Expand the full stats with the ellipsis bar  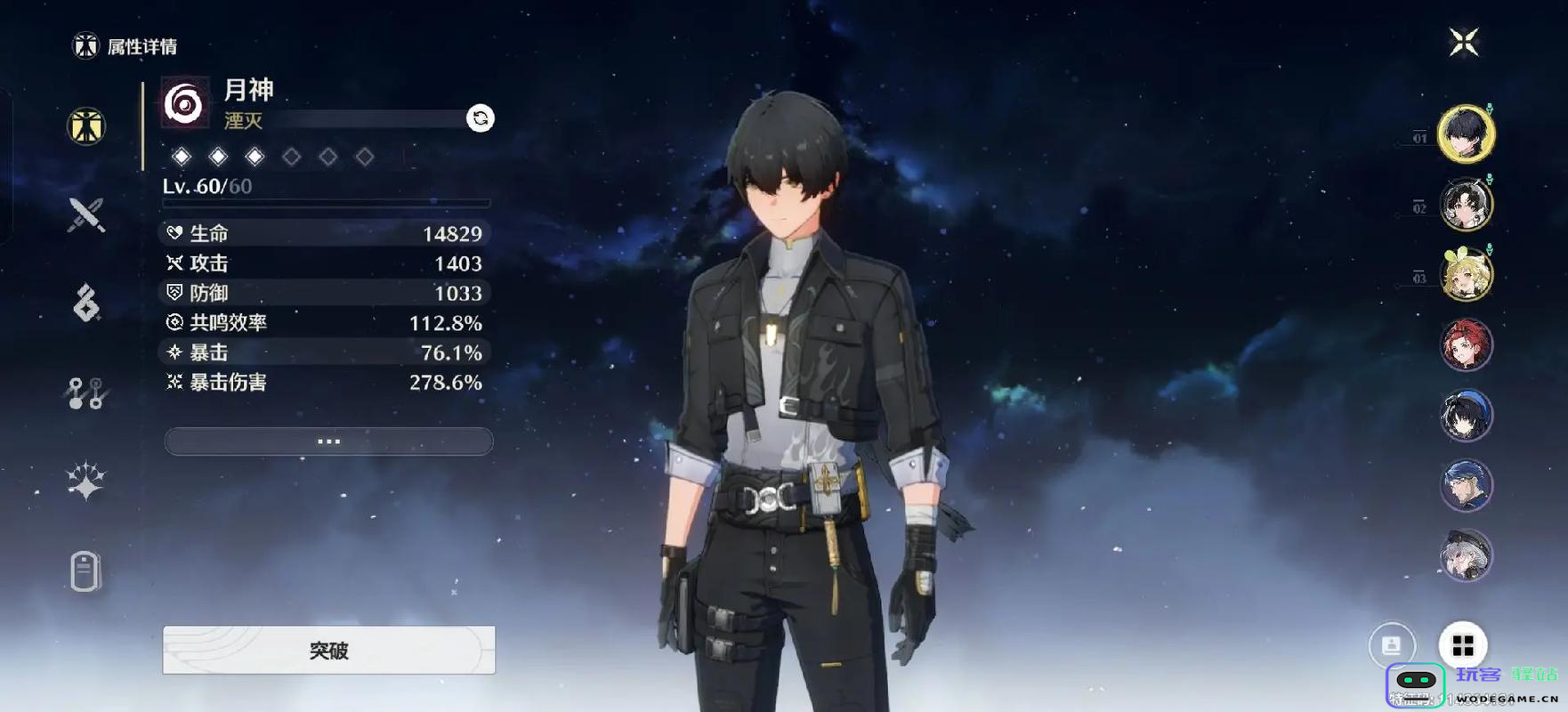pyautogui.click(x=328, y=441)
